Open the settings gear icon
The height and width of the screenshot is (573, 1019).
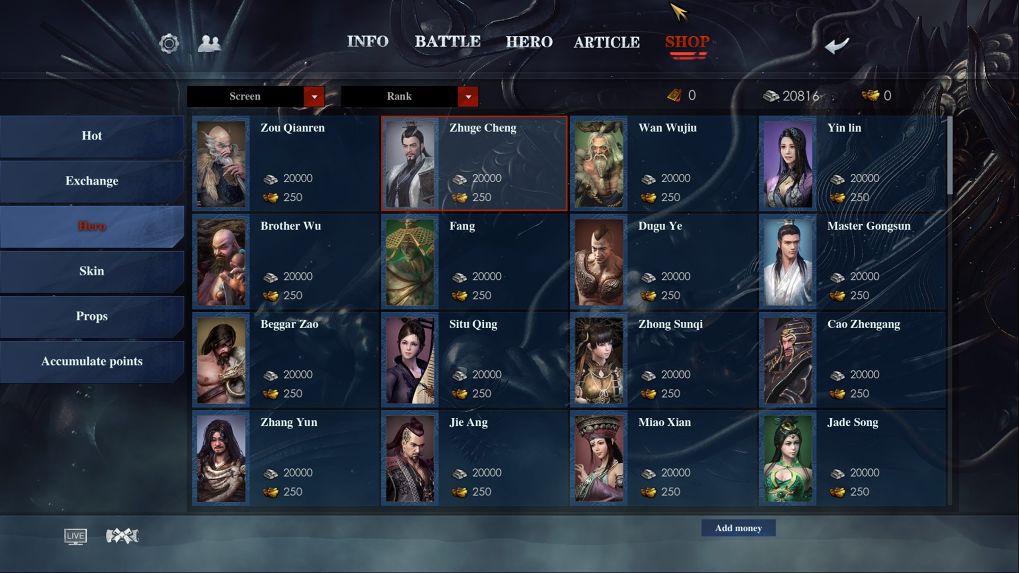[169, 43]
